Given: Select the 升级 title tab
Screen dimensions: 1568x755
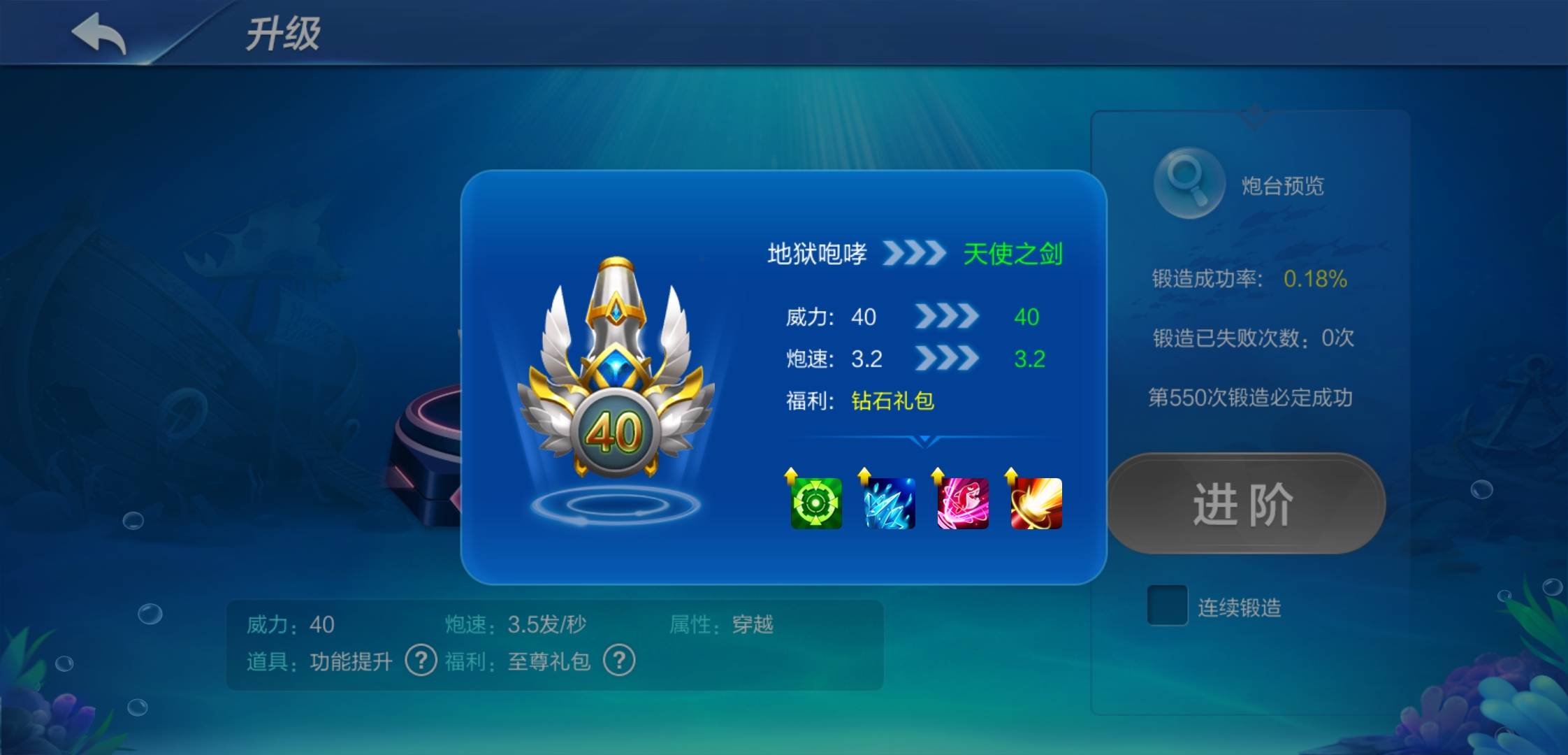Looking at the screenshot, I should point(284,34).
